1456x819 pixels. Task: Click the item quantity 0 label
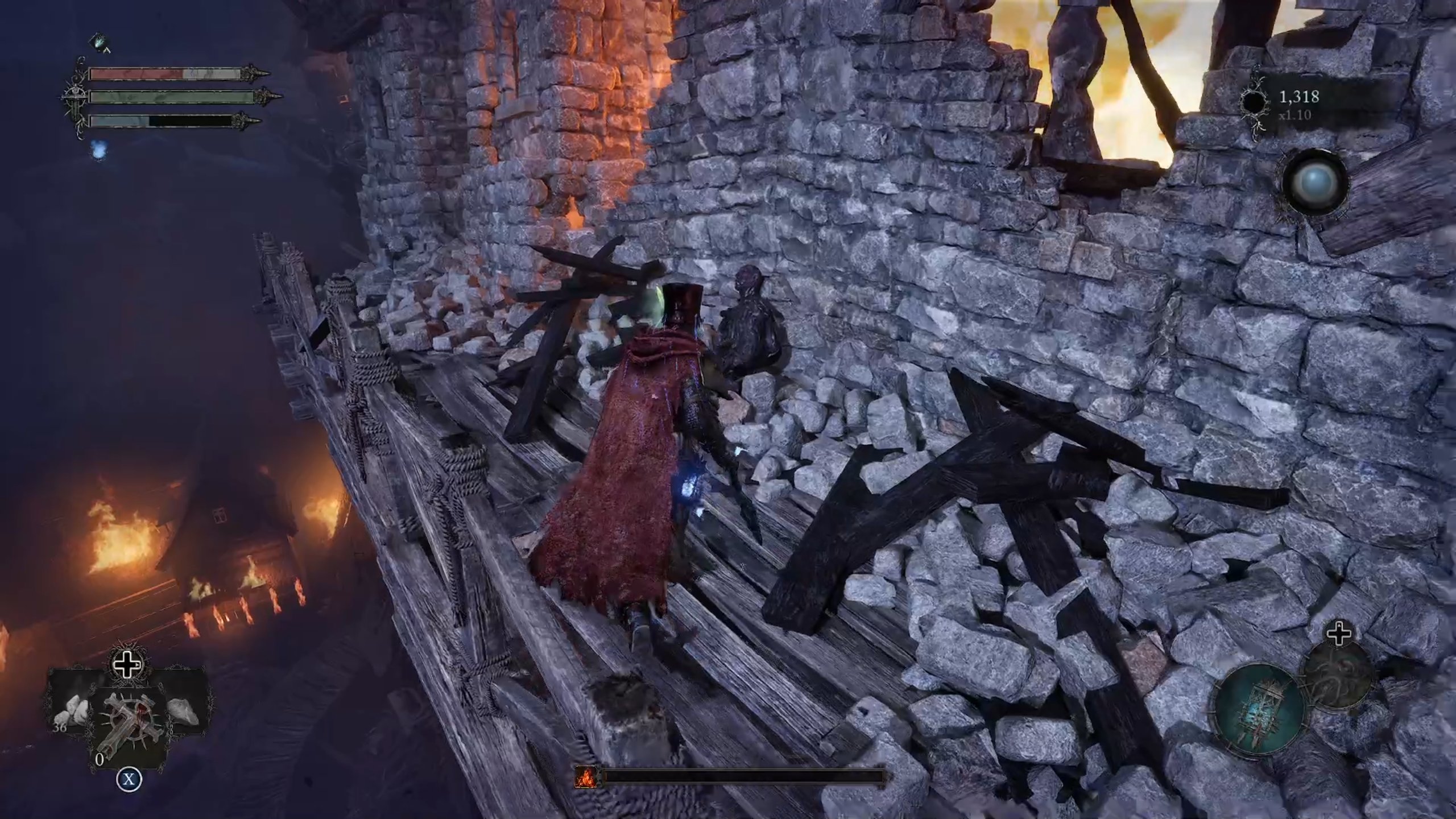[100, 760]
